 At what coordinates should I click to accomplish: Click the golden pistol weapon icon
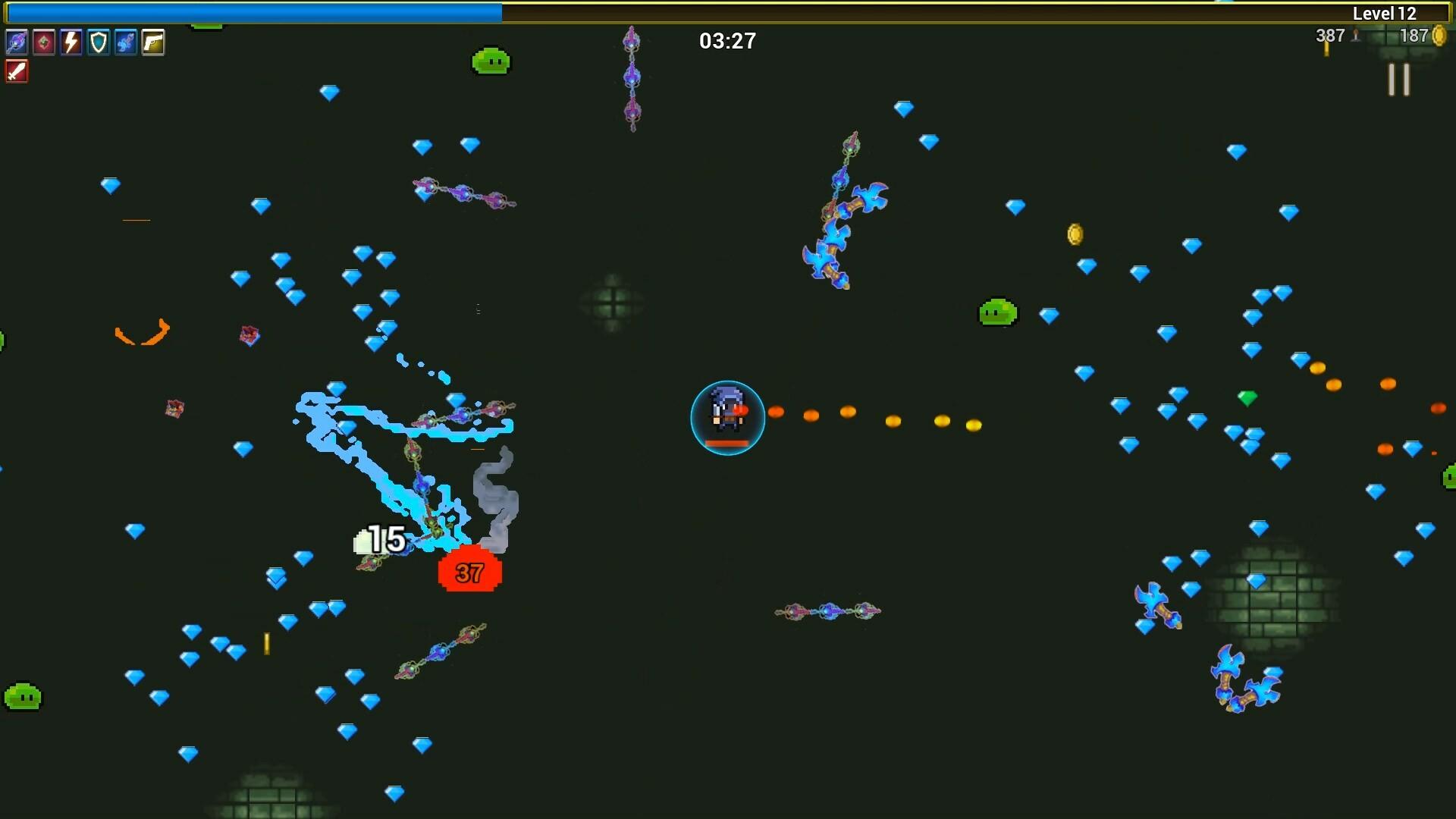tap(154, 42)
